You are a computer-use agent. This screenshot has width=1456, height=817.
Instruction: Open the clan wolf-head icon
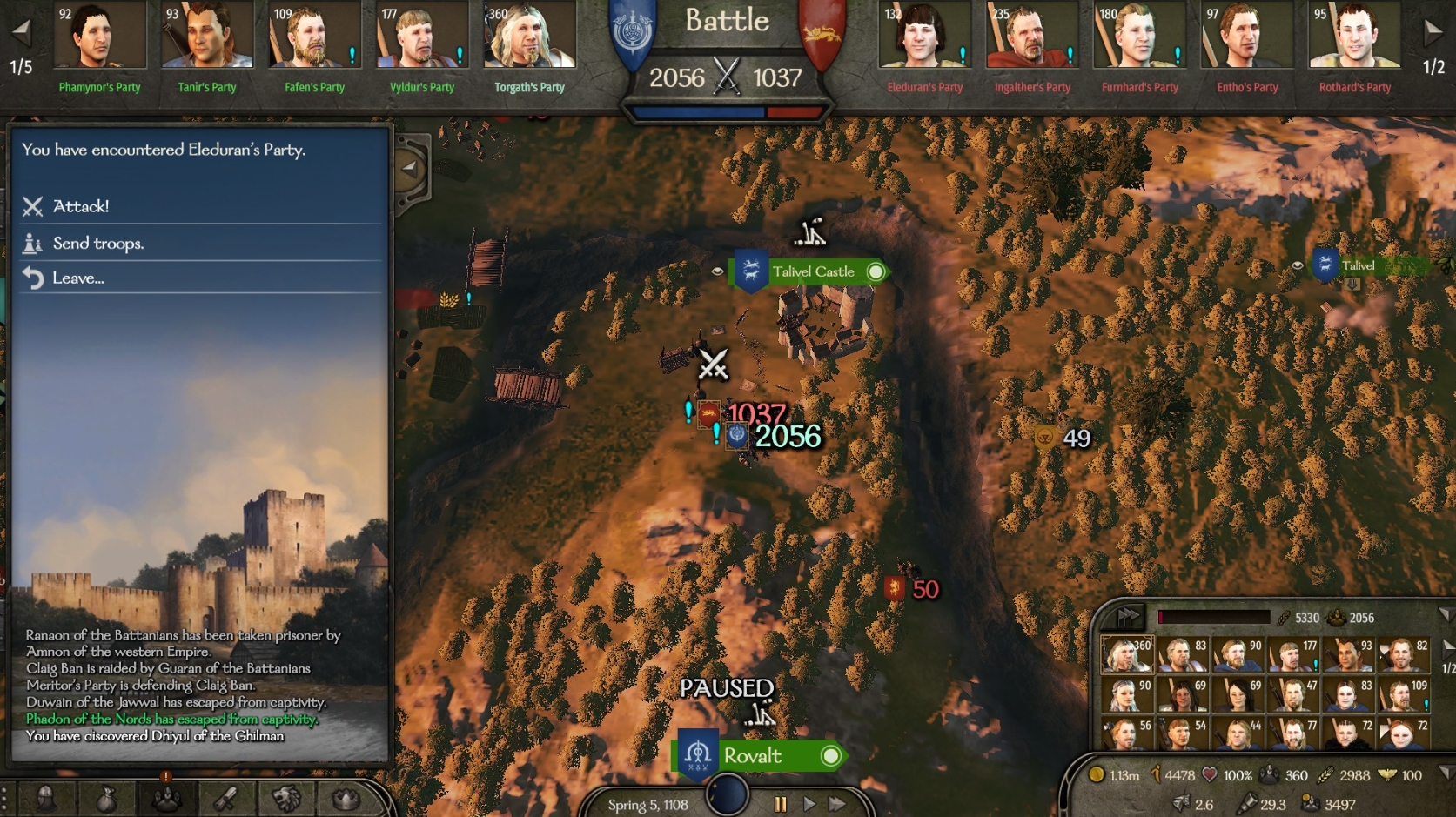(286, 797)
